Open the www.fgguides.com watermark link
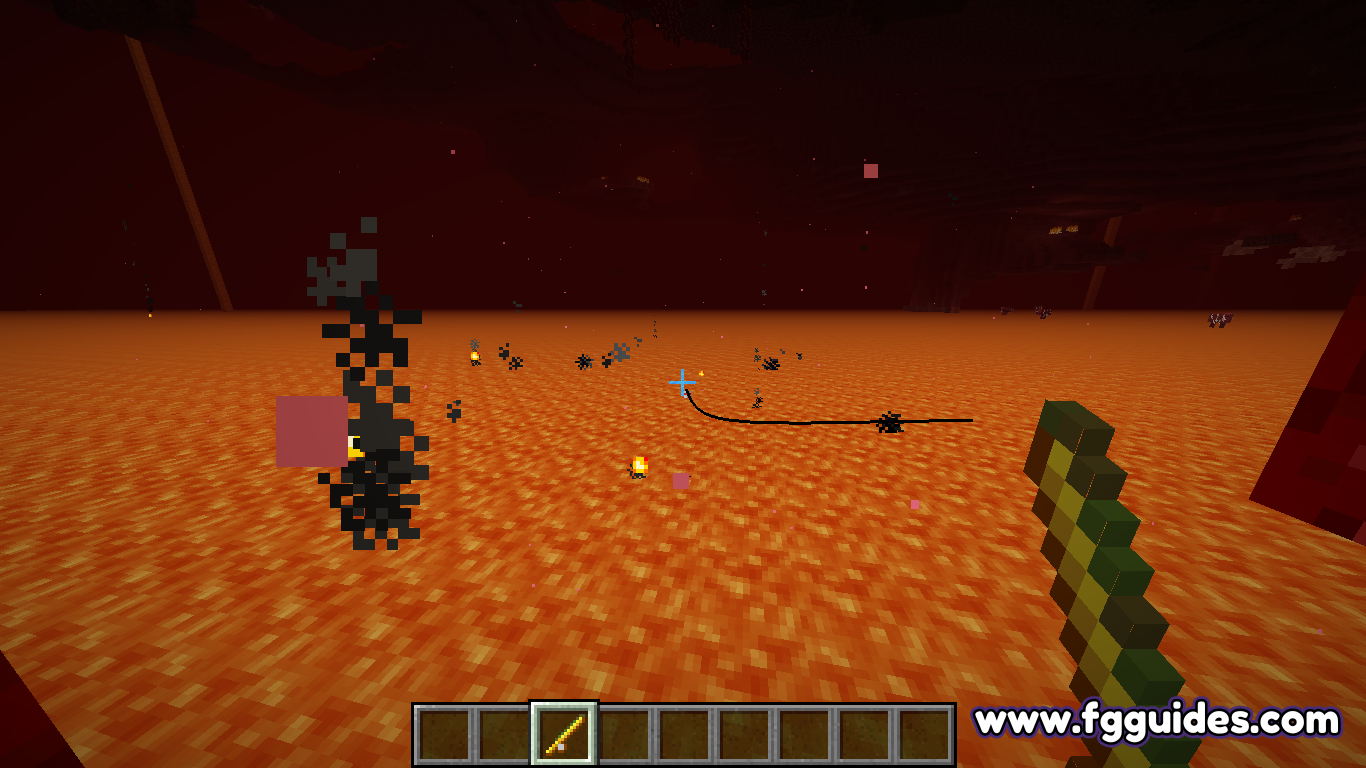 (1157, 720)
